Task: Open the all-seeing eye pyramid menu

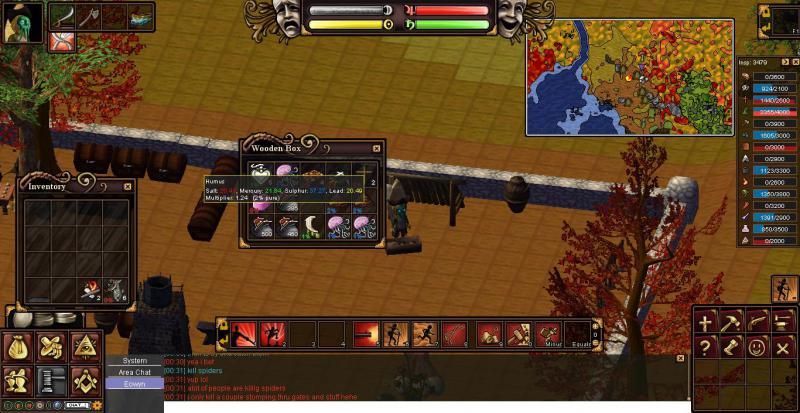Action: tap(84, 346)
